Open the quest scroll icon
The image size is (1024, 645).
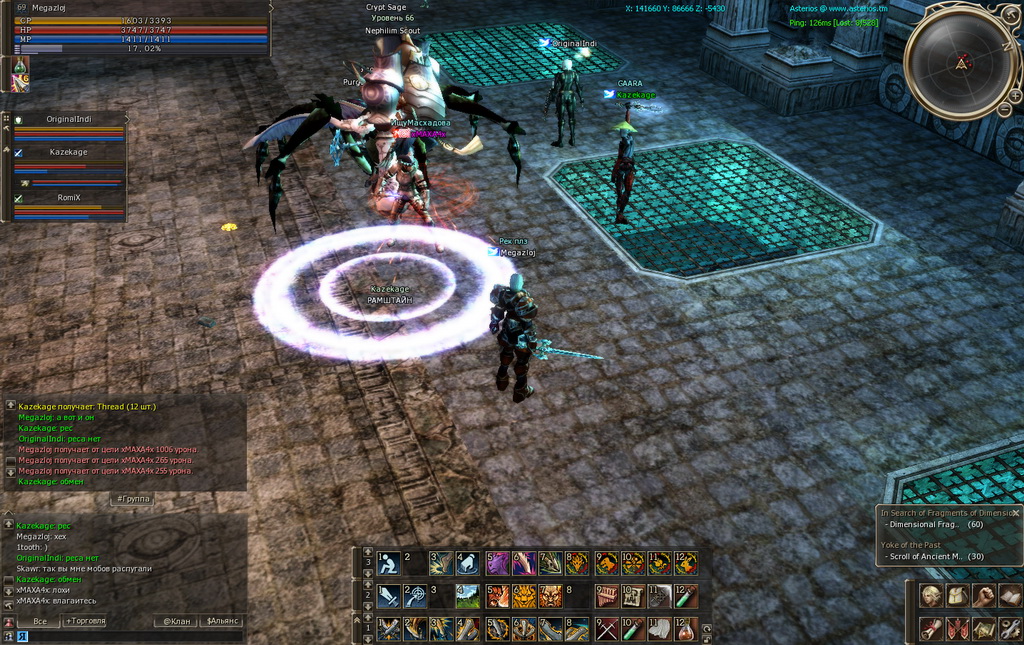tap(932, 629)
